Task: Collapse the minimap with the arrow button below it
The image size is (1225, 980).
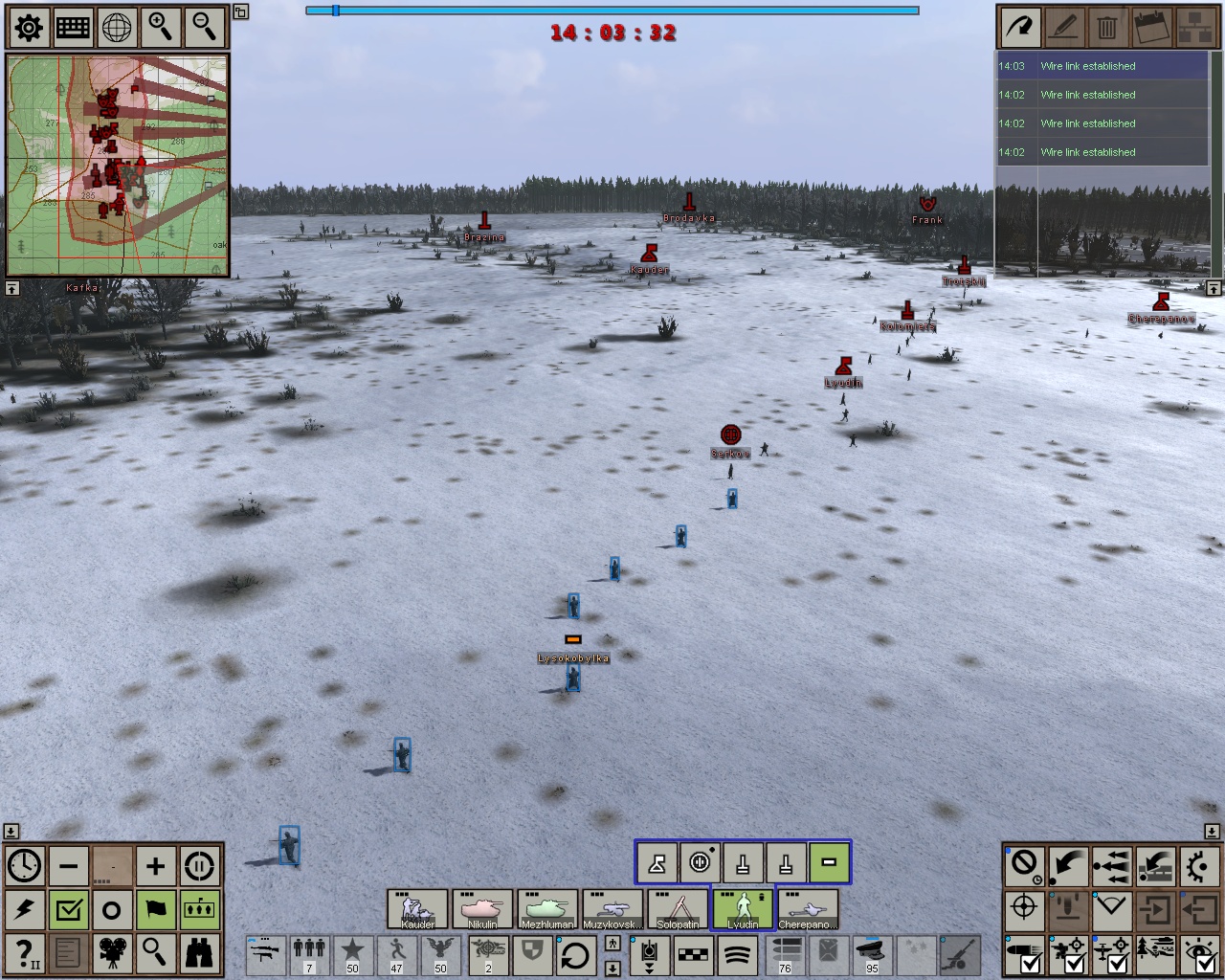Action: pos(13,286)
